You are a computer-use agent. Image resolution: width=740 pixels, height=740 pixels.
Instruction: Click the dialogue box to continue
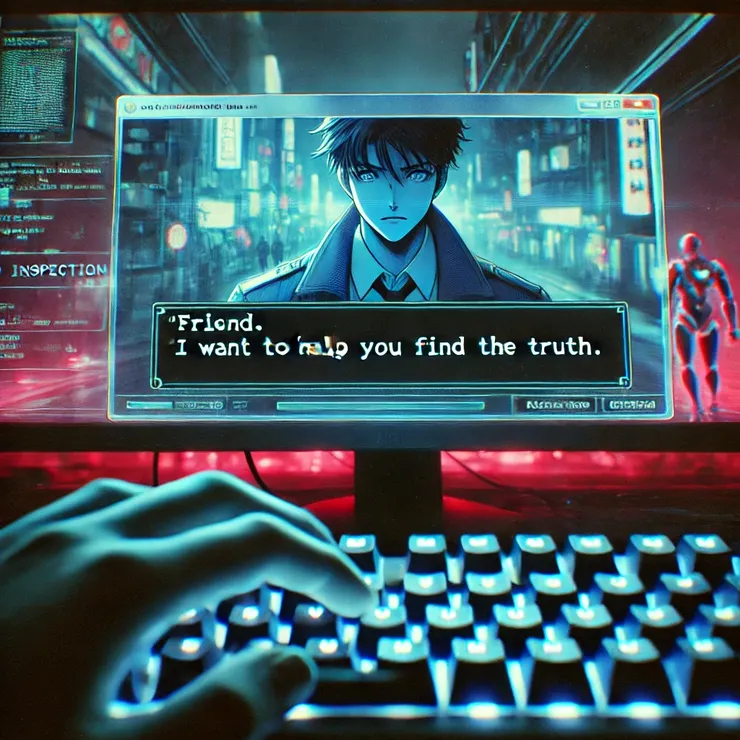pos(390,345)
